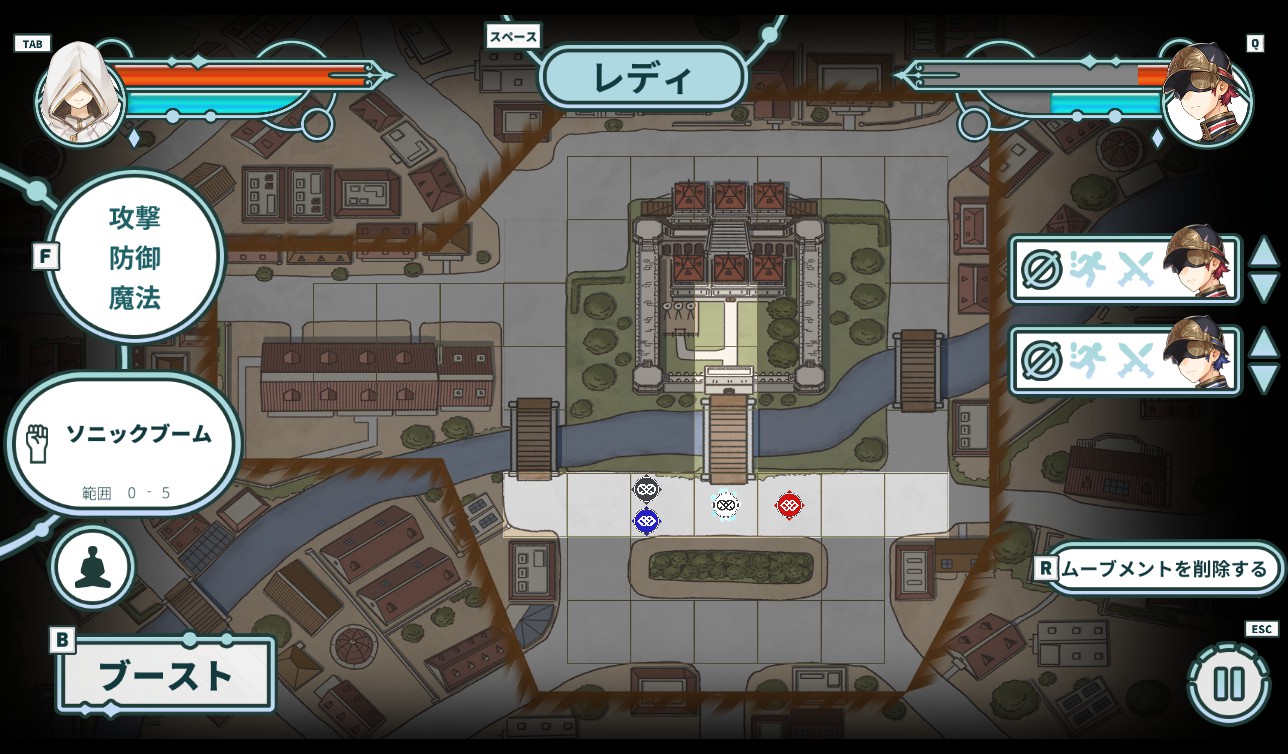The width and height of the screenshot is (1288, 754).
Task: Click the Ø icon on the lower enemy bar
Action: coord(1042,360)
